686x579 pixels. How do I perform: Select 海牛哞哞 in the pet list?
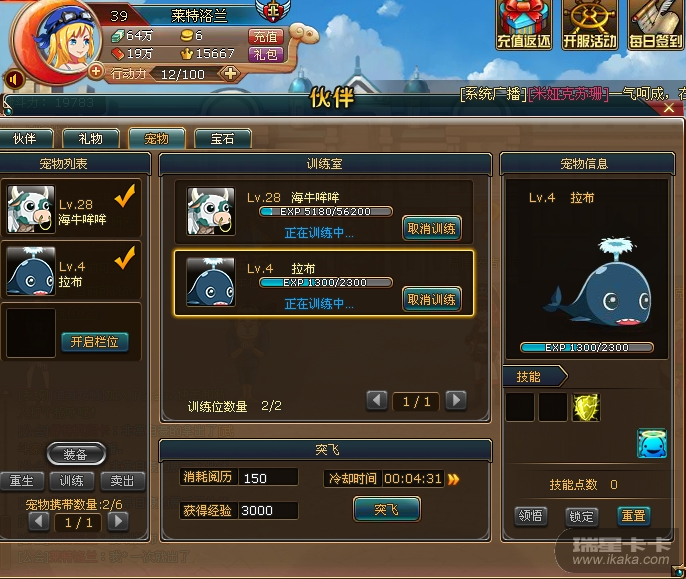pyautogui.click(x=70, y=210)
